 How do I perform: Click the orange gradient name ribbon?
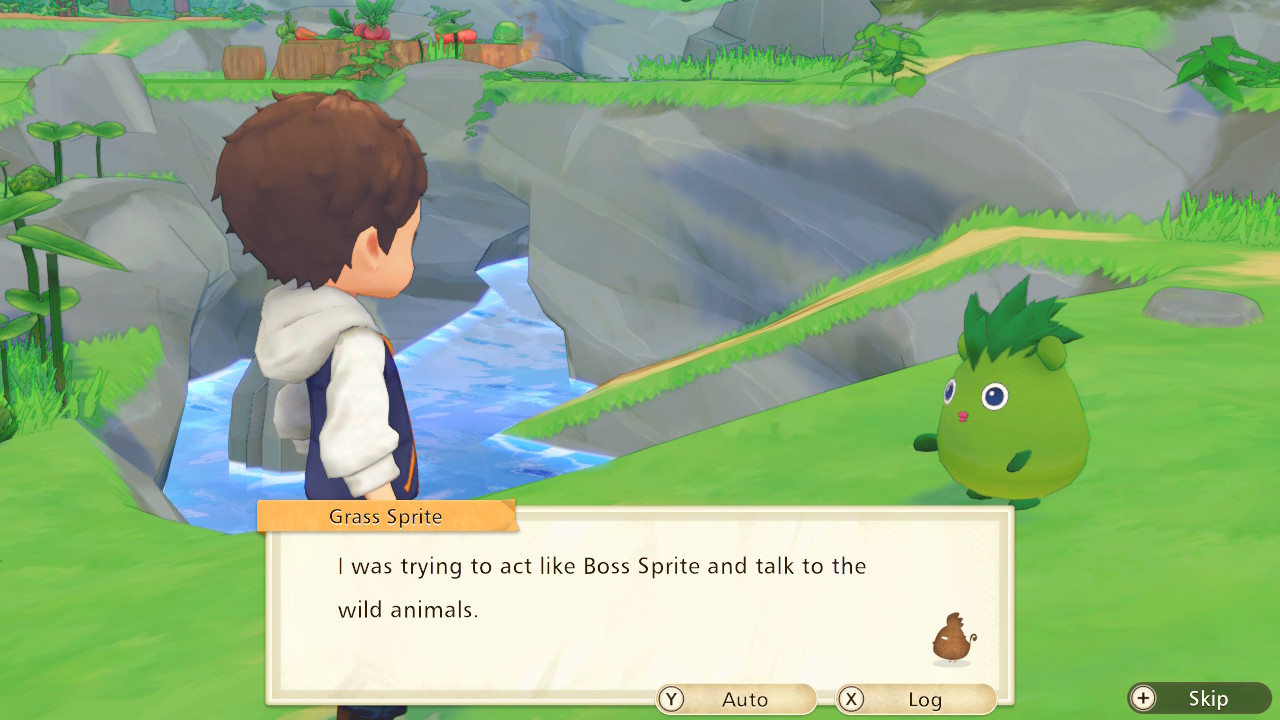pyautogui.click(x=386, y=516)
